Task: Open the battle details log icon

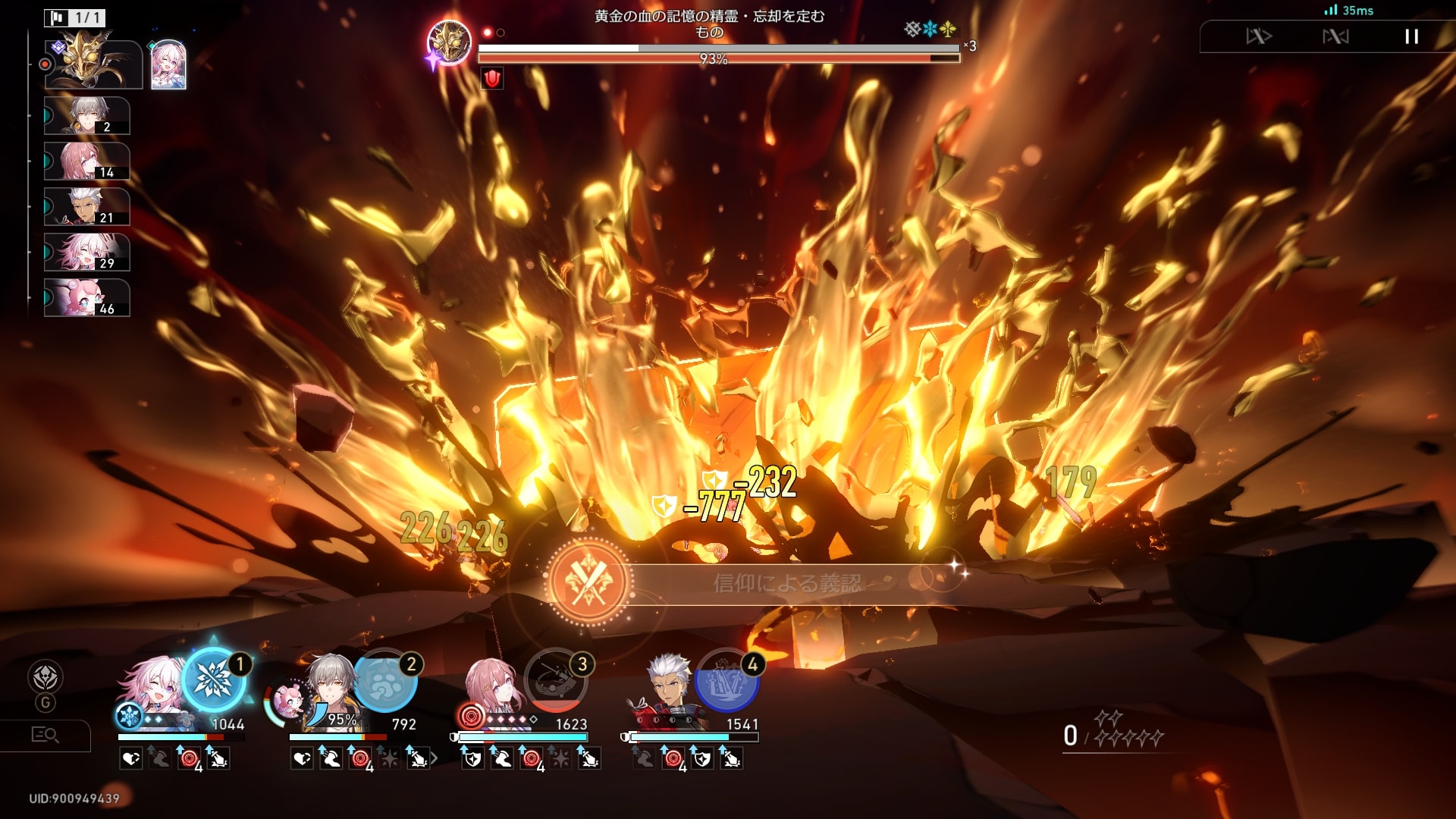Action: [45, 735]
